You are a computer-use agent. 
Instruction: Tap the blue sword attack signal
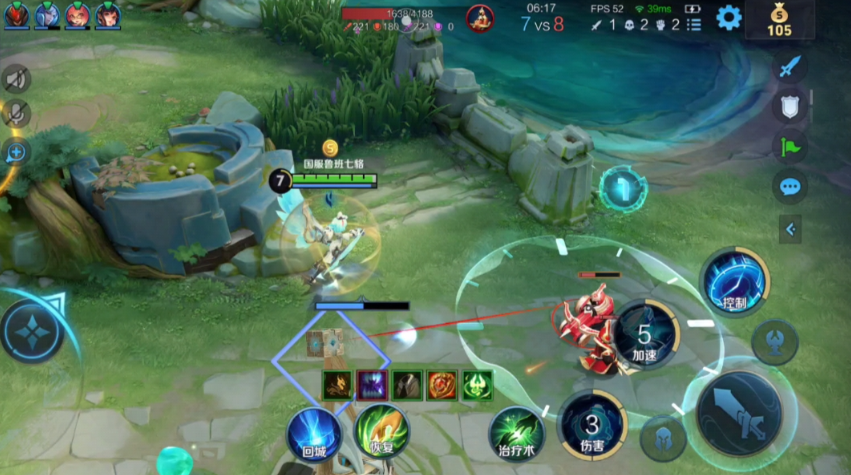[790, 67]
